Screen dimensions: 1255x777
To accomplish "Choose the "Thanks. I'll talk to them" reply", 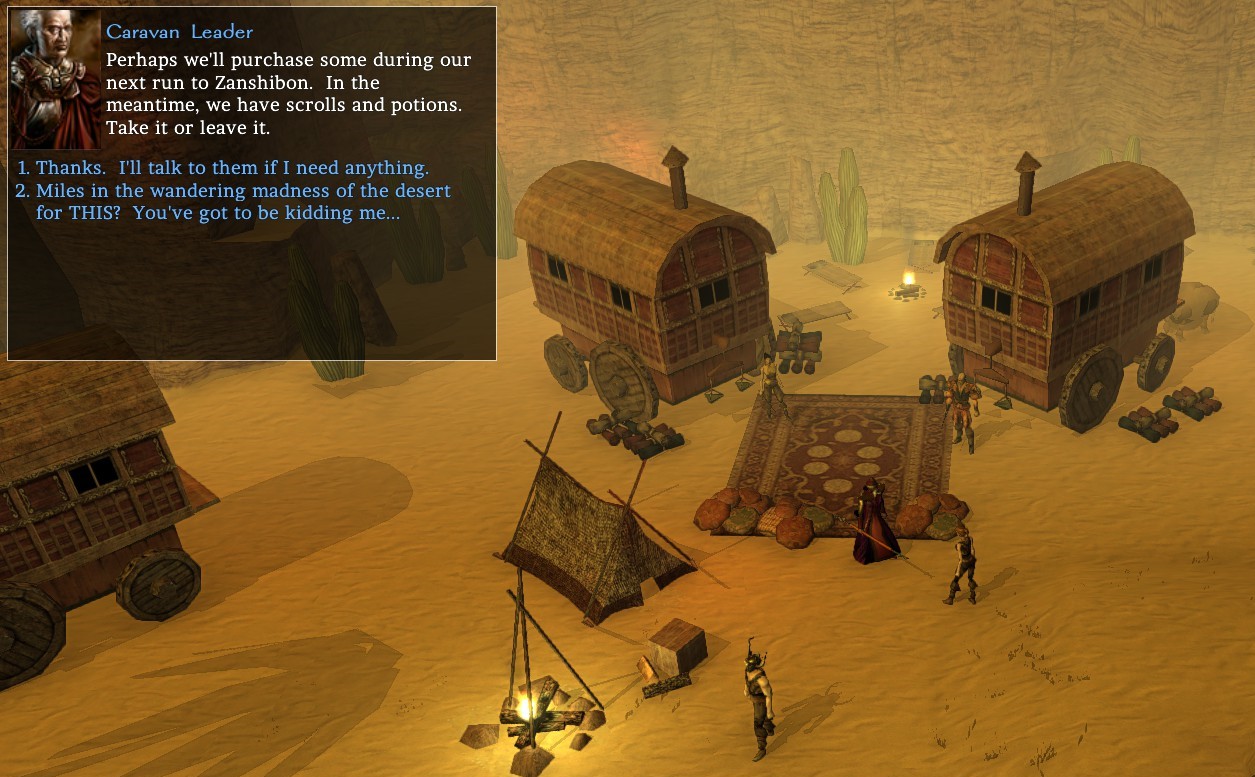I will pyautogui.click(x=232, y=168).
